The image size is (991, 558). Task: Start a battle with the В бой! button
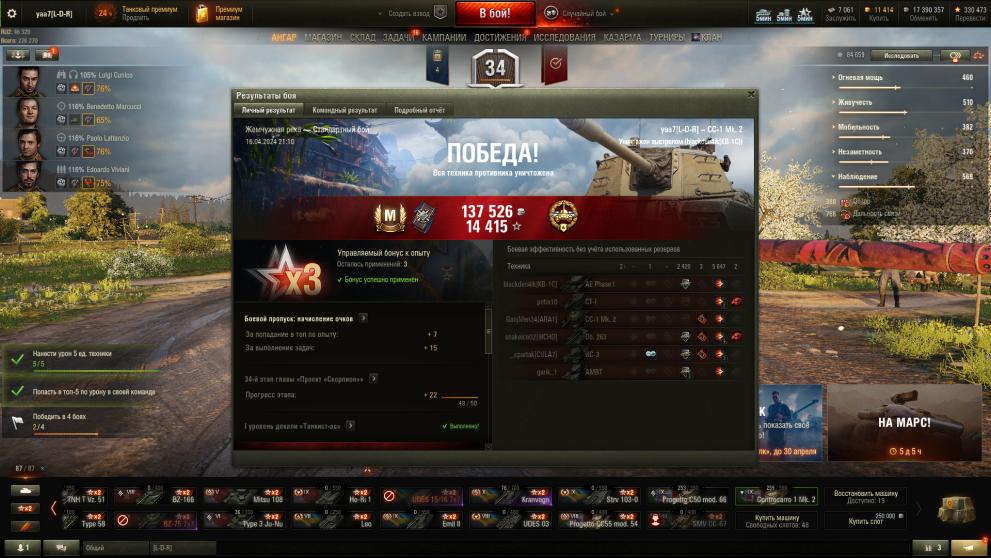click(x=495, y=13)
